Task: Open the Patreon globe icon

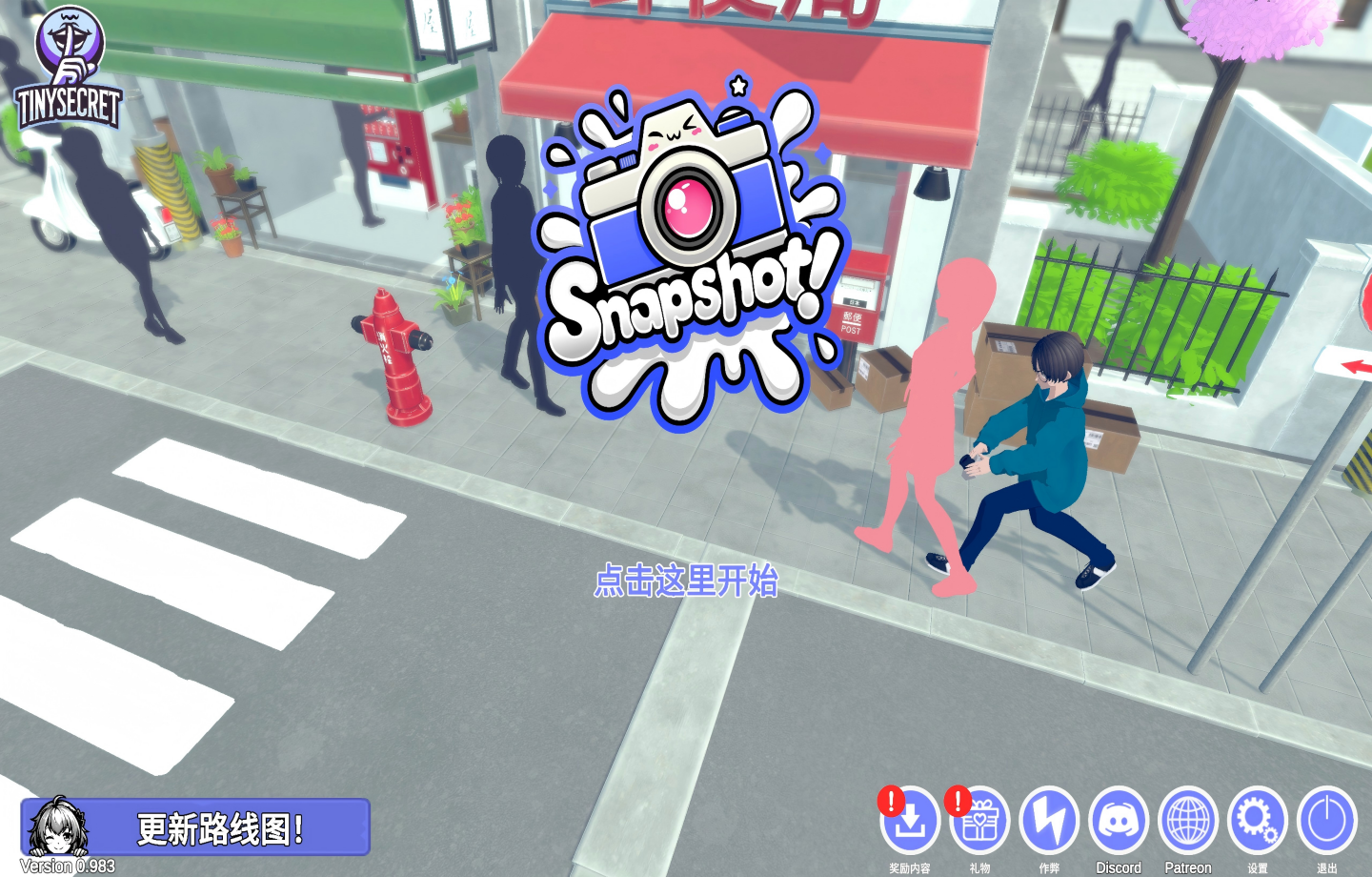Action: (x=1187, y=822)
